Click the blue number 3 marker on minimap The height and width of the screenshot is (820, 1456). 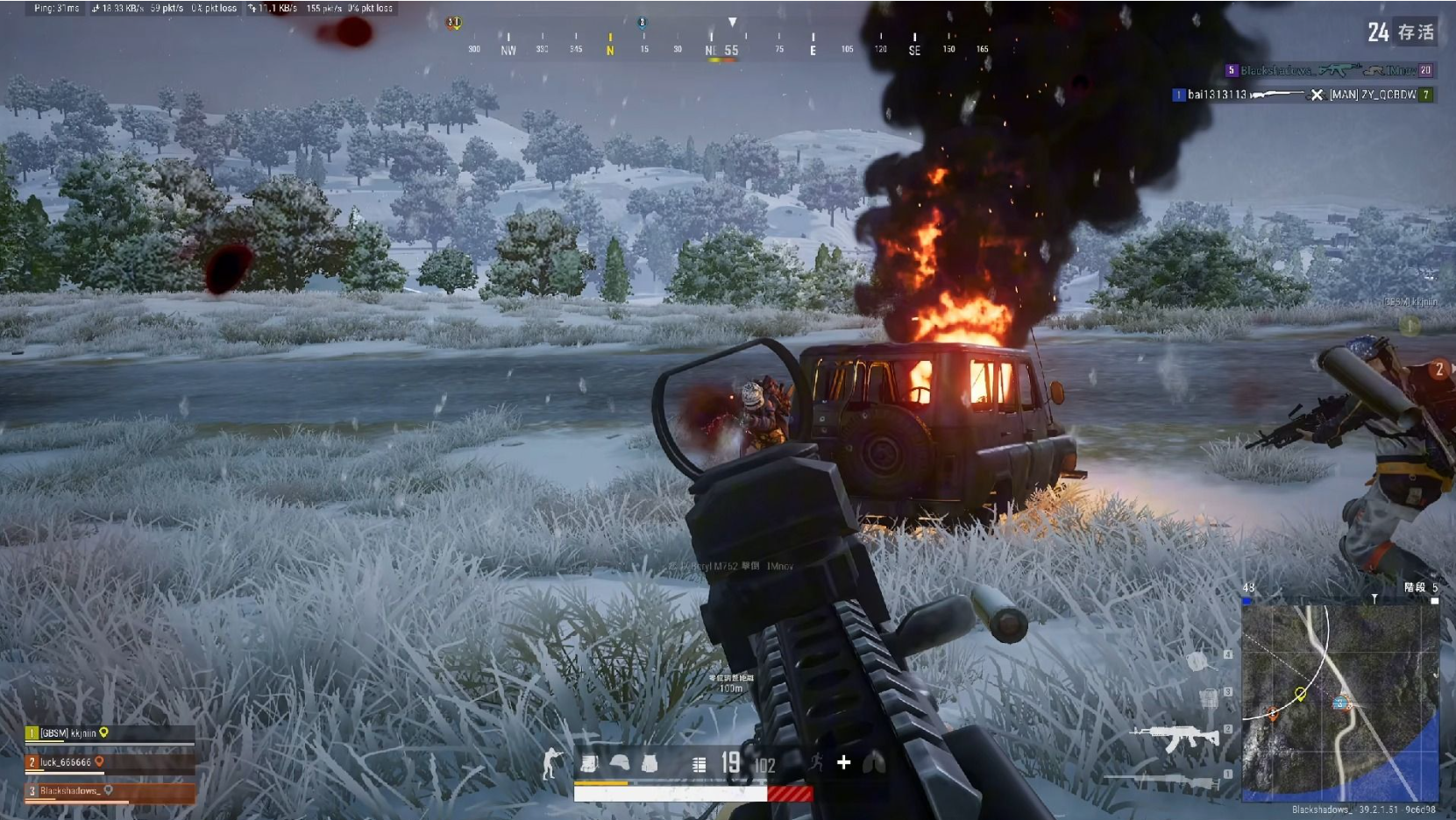click(x=1340, y=703)
